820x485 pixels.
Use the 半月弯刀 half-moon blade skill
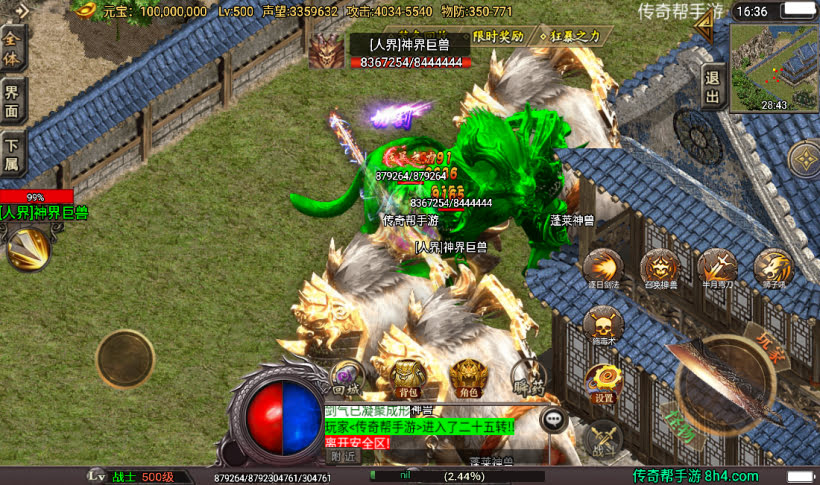717,267
